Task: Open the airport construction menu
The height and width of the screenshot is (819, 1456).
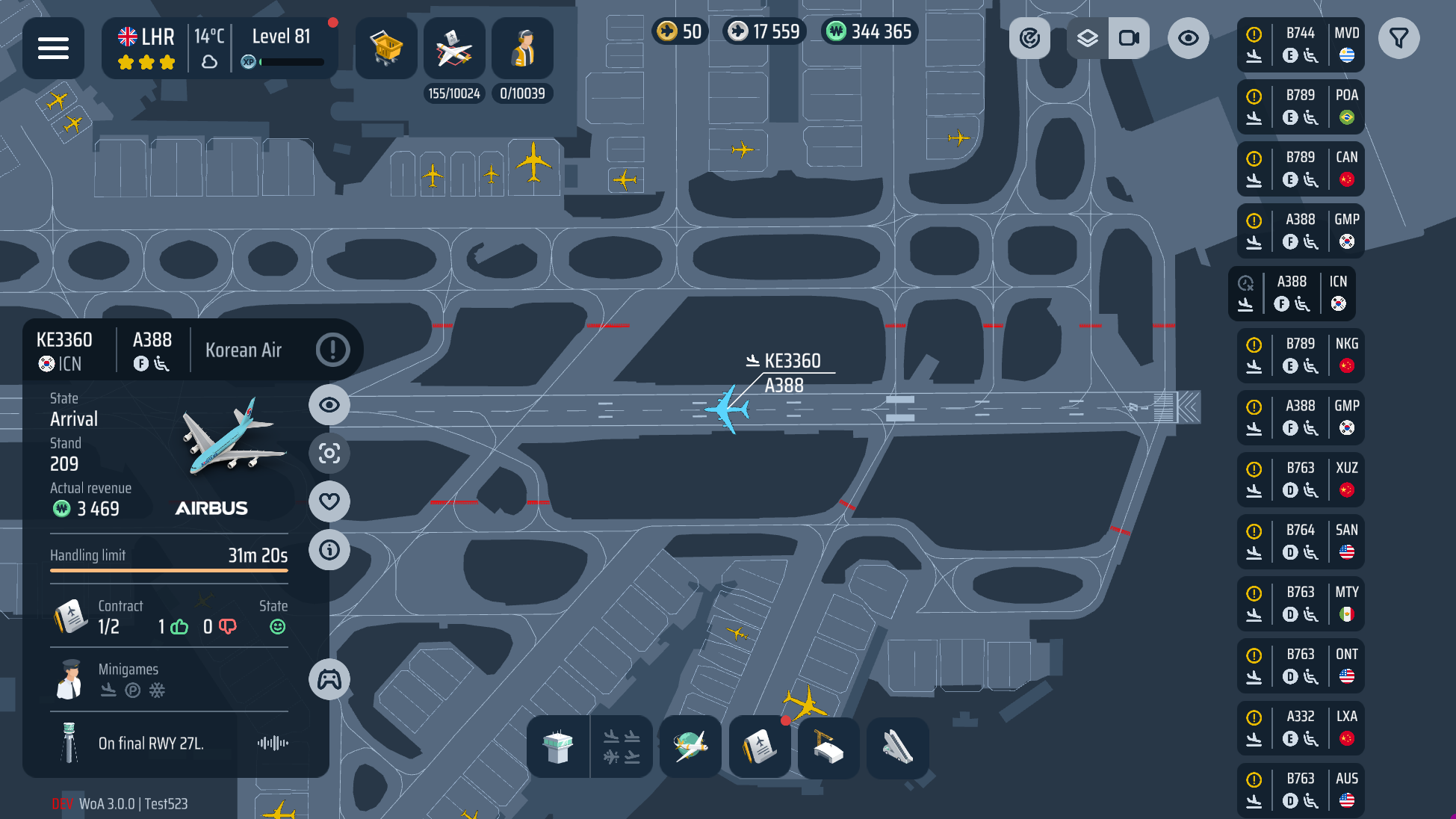Action: click(x=828, y=747)
